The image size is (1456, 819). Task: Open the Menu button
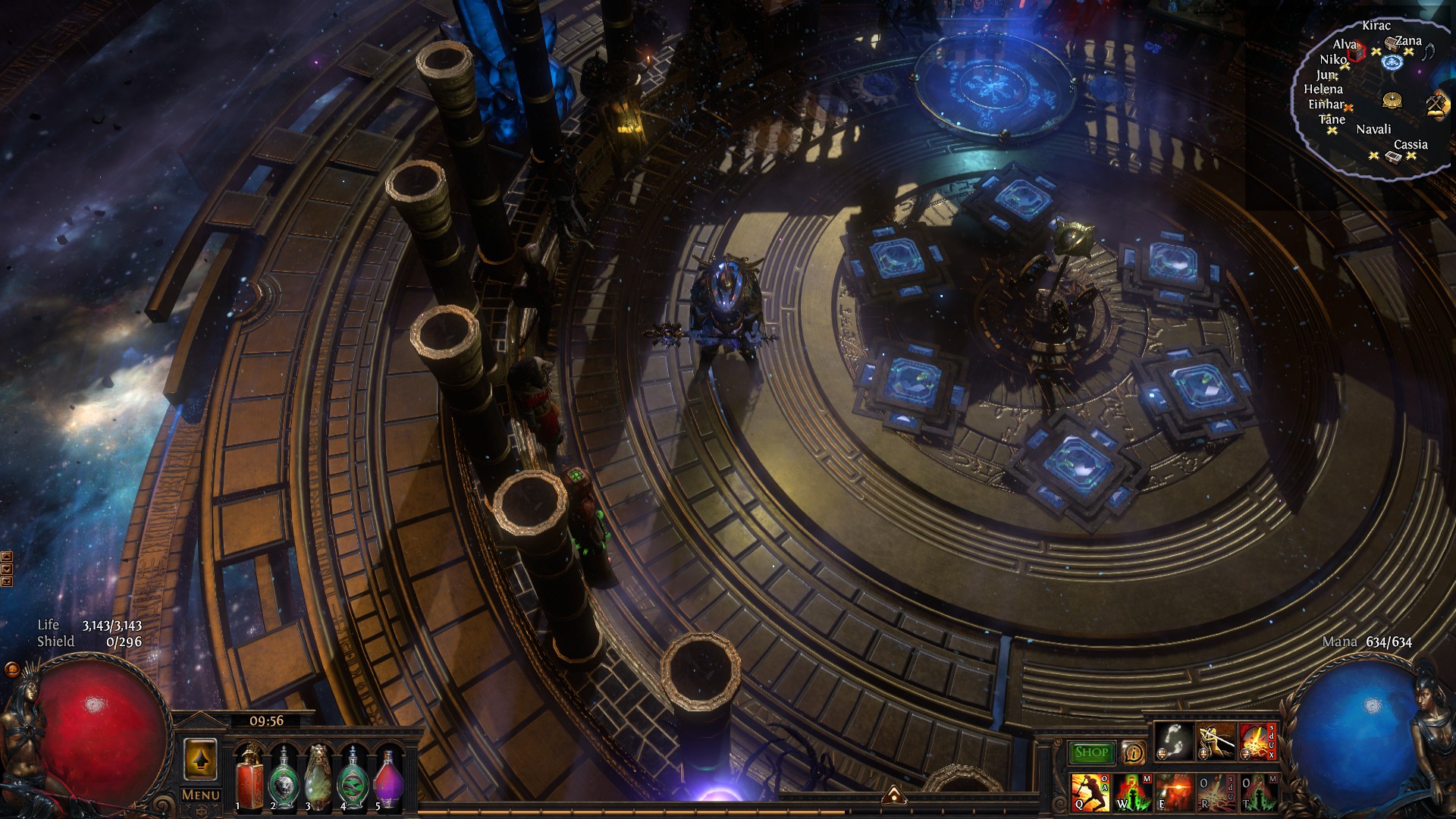click(x=201, y=795)
